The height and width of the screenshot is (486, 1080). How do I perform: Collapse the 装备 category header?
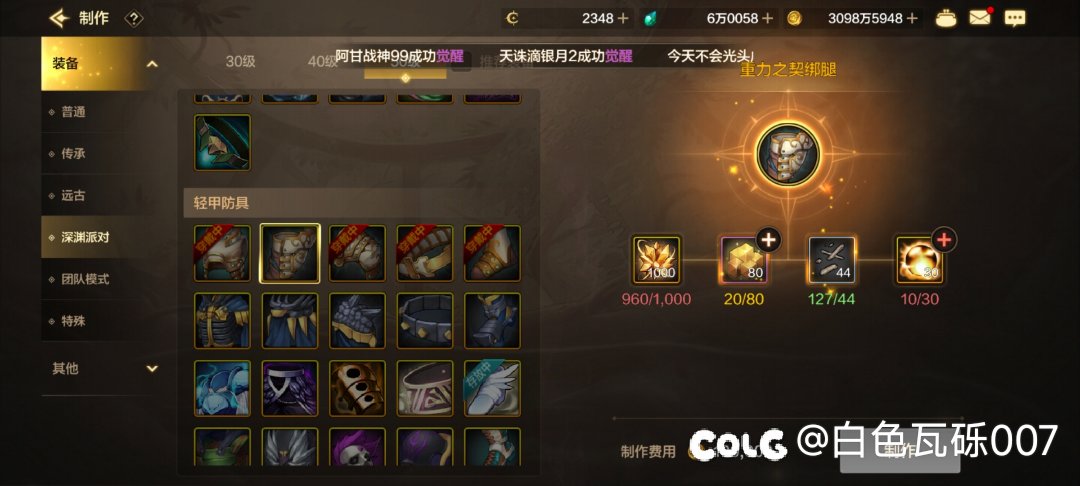point(152,64)
